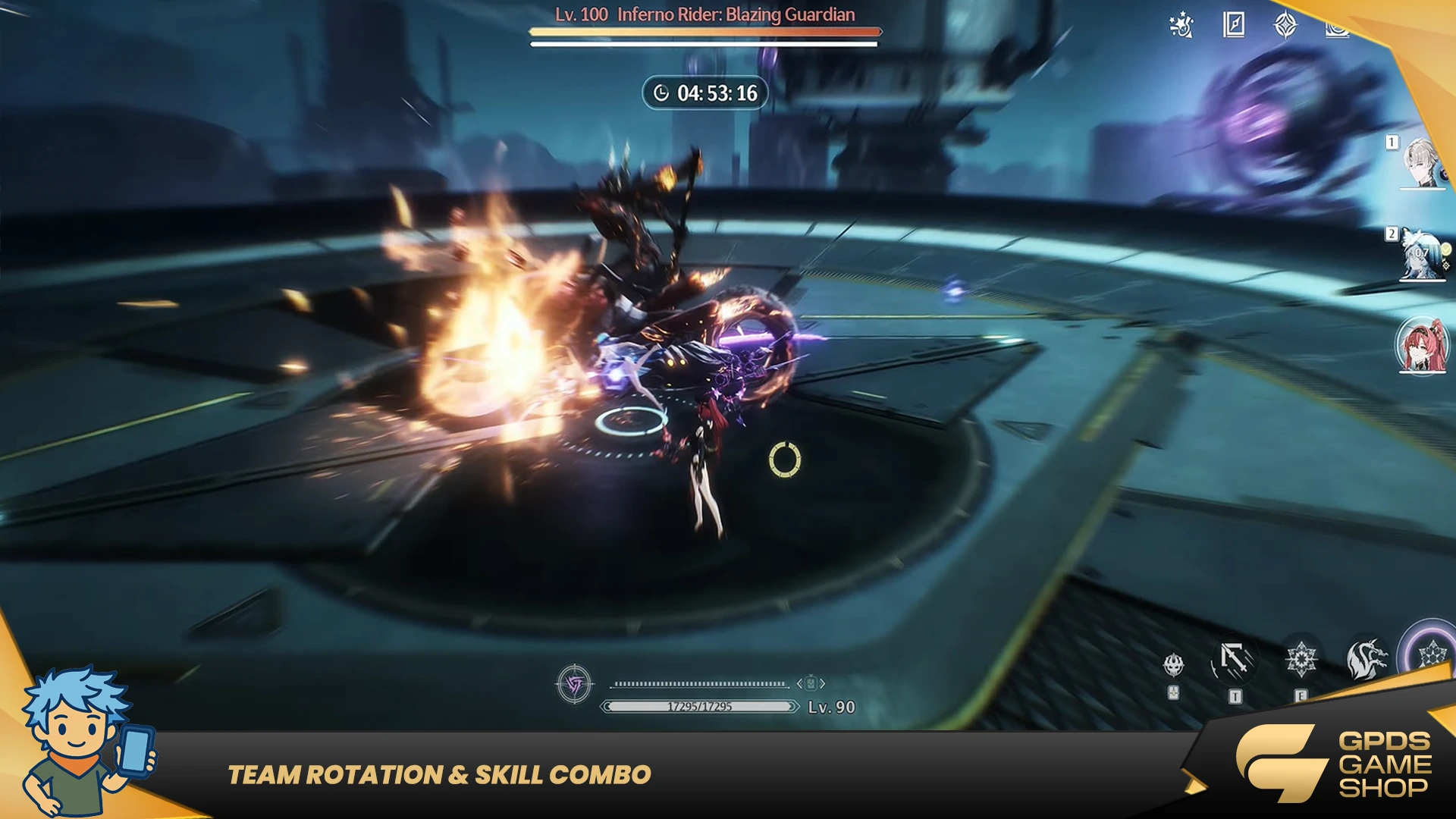Click the four-pointed star emblem icon
The width and height of the screenshot is (1456, 819).
1285,25
